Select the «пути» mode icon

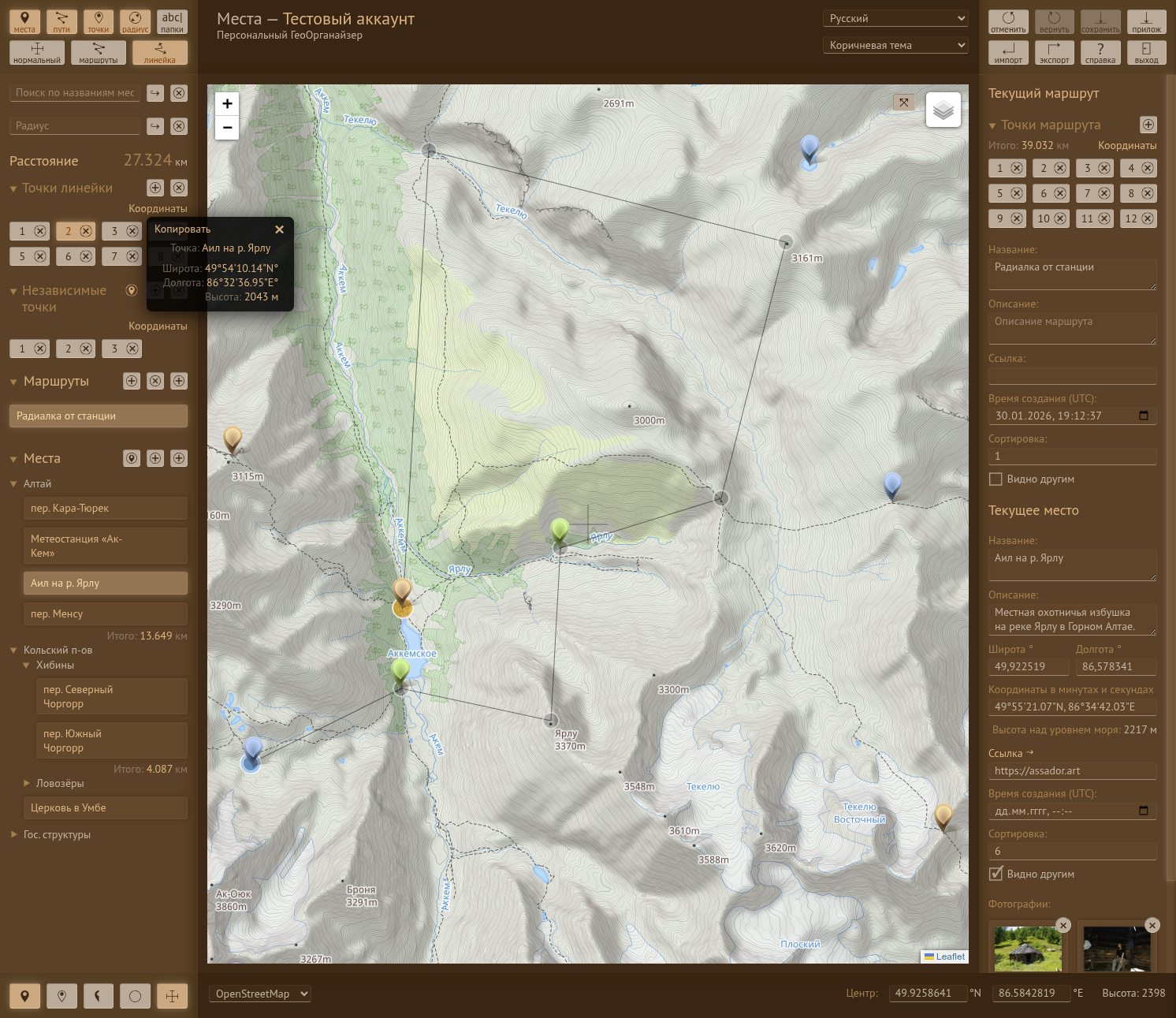click(x=61, y=21)
